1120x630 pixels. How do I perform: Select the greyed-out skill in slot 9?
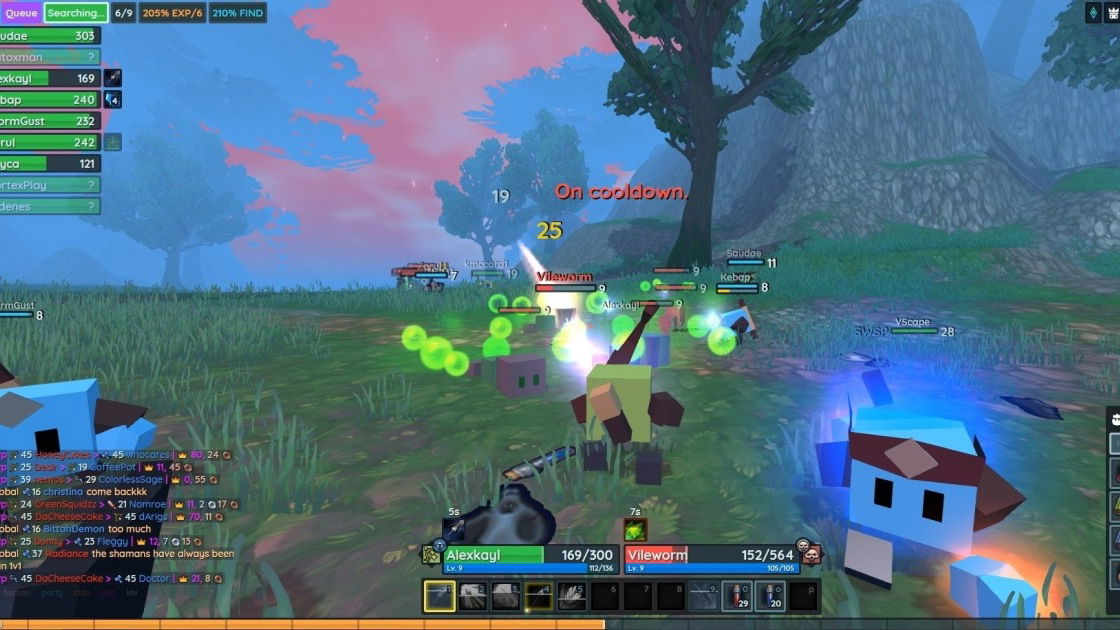tap(704, 596)
